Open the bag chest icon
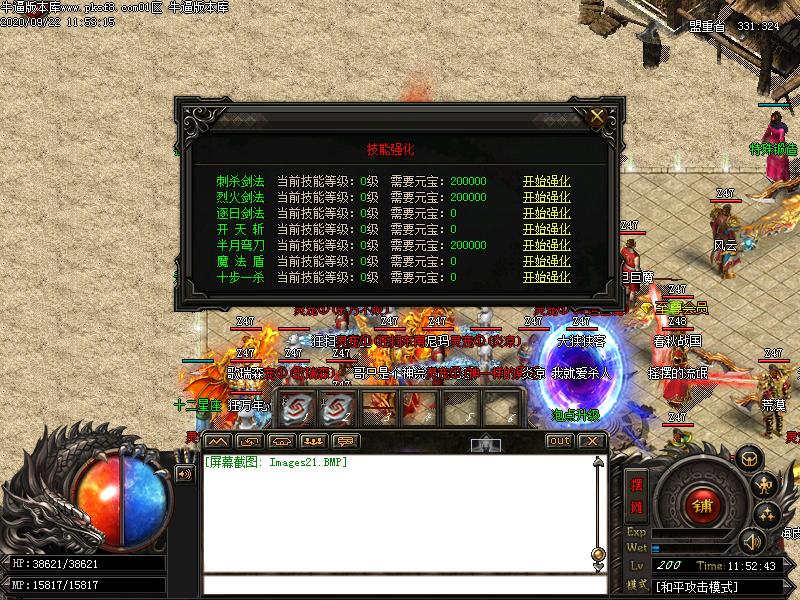Viewport: 800px width, 600px height. tap(750, 458)
